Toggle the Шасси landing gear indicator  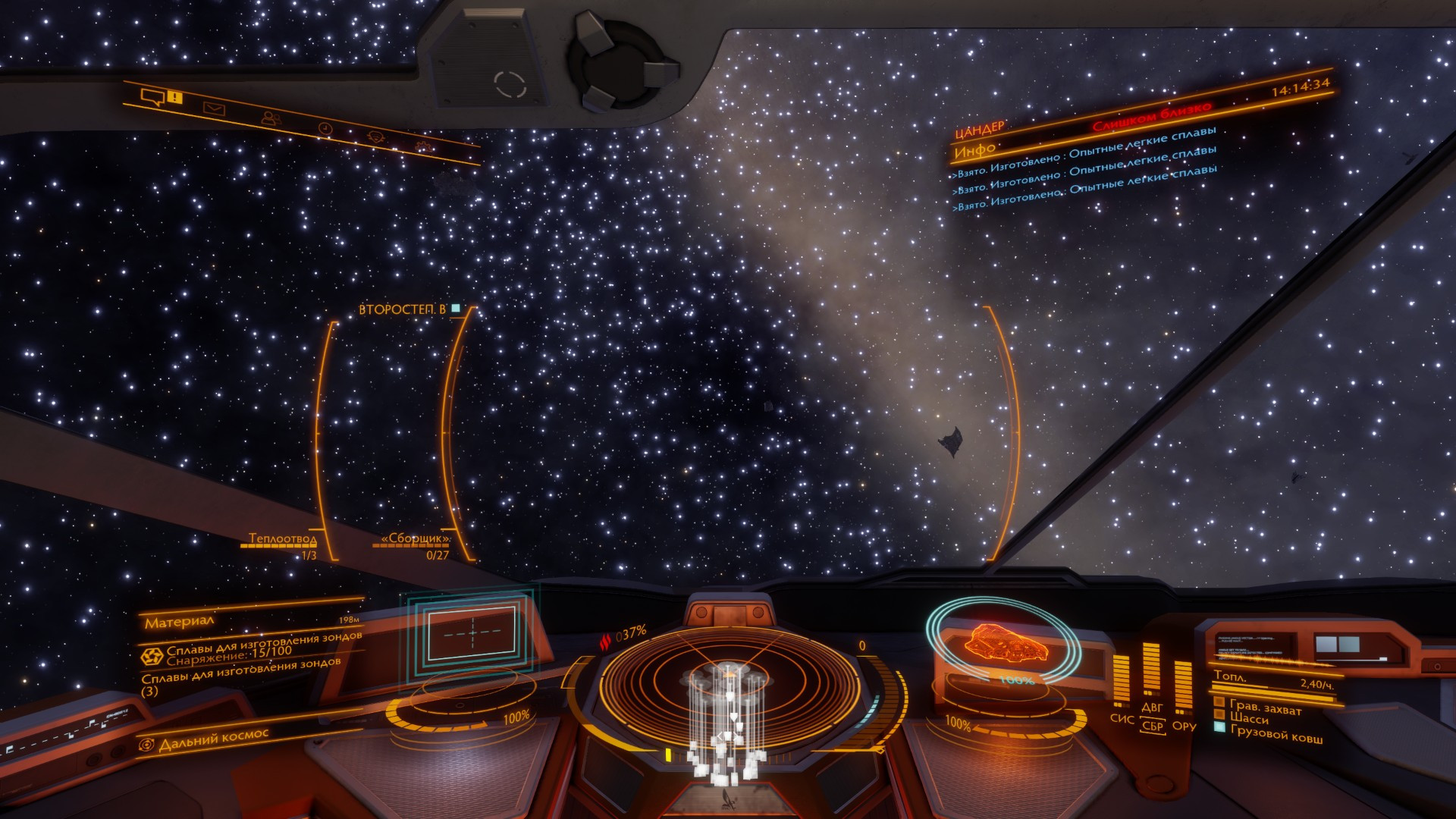coord(1249,718)
